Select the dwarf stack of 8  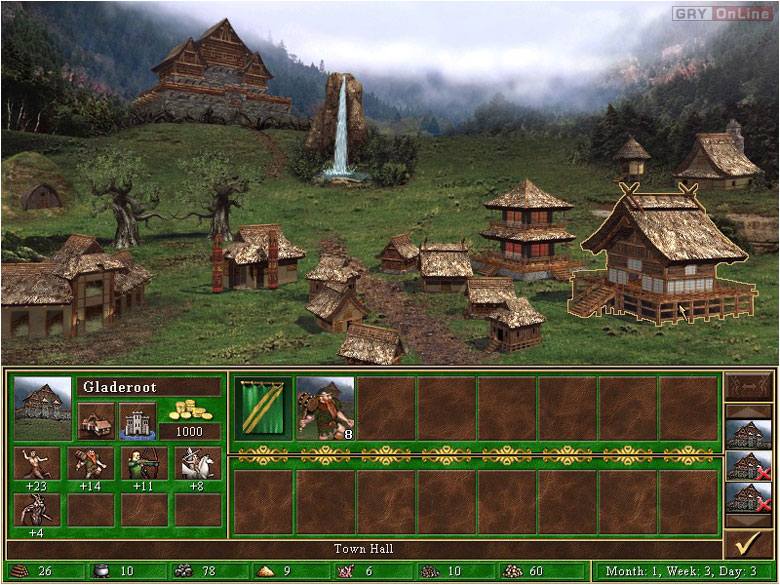[325, 408]
